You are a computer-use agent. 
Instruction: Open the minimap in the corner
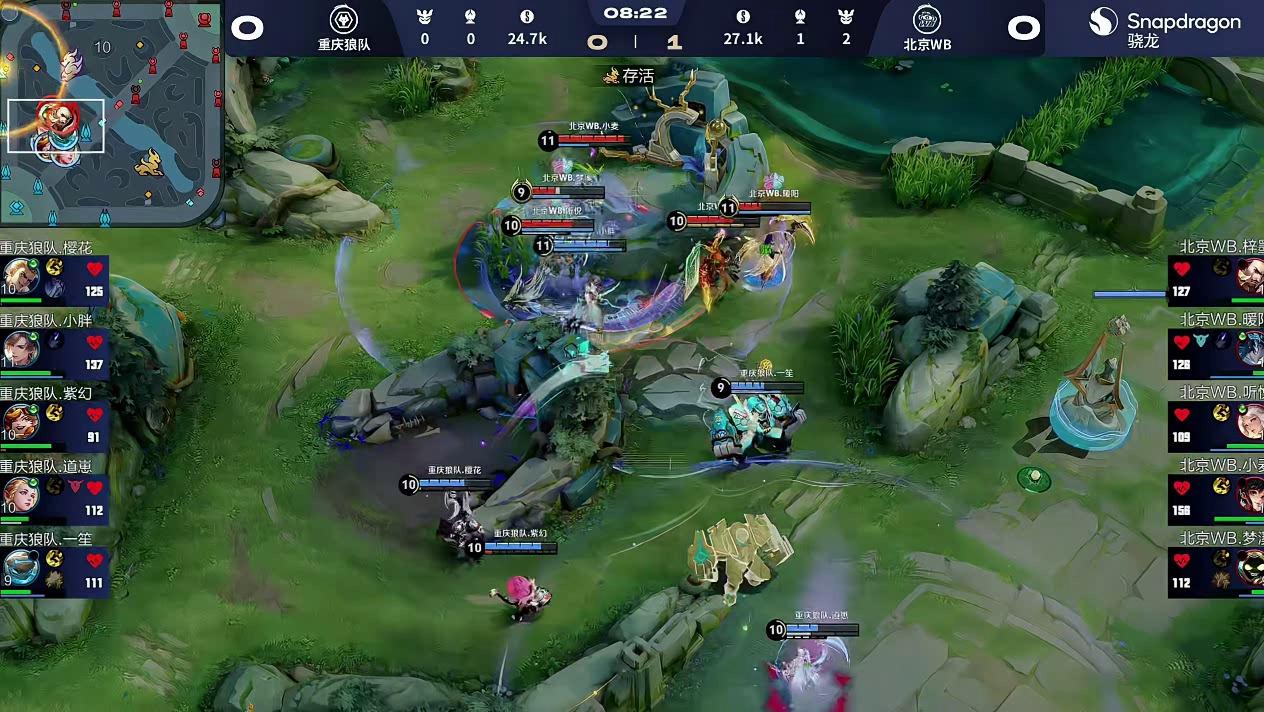pyautogui.click(x=111, y=112)
